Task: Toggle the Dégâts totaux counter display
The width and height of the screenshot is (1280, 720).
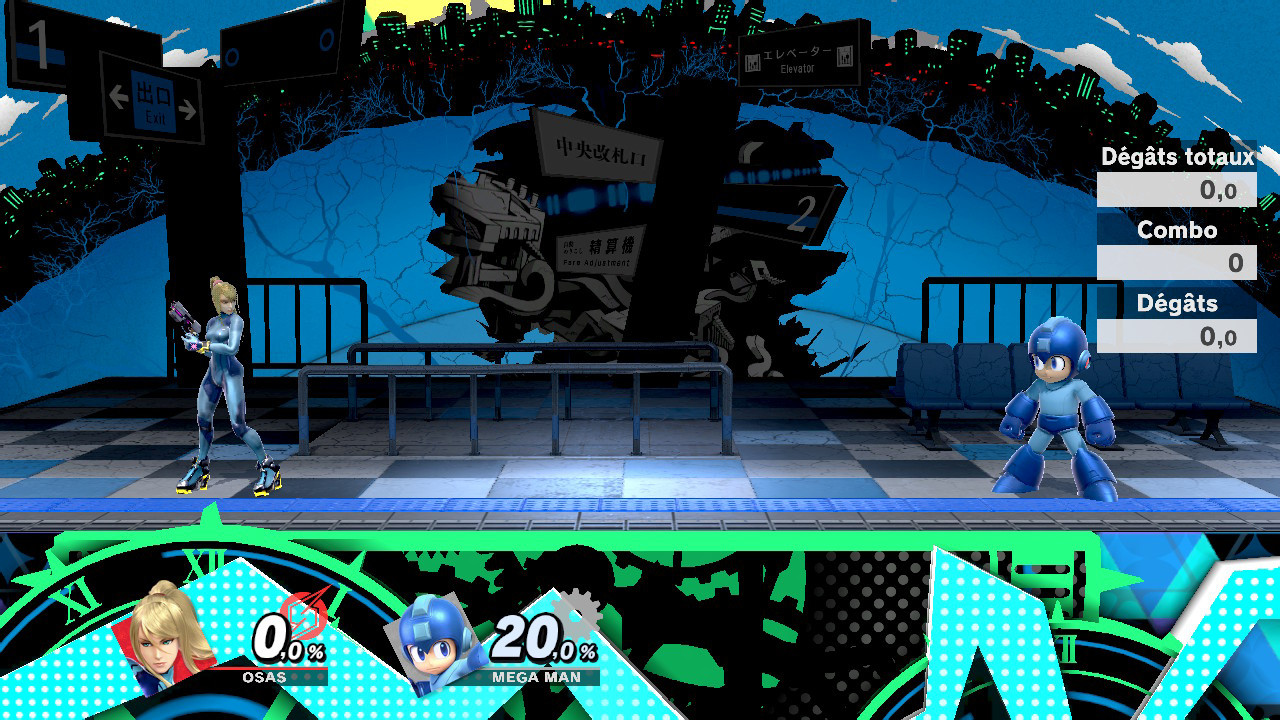Action: (1176, 190)
